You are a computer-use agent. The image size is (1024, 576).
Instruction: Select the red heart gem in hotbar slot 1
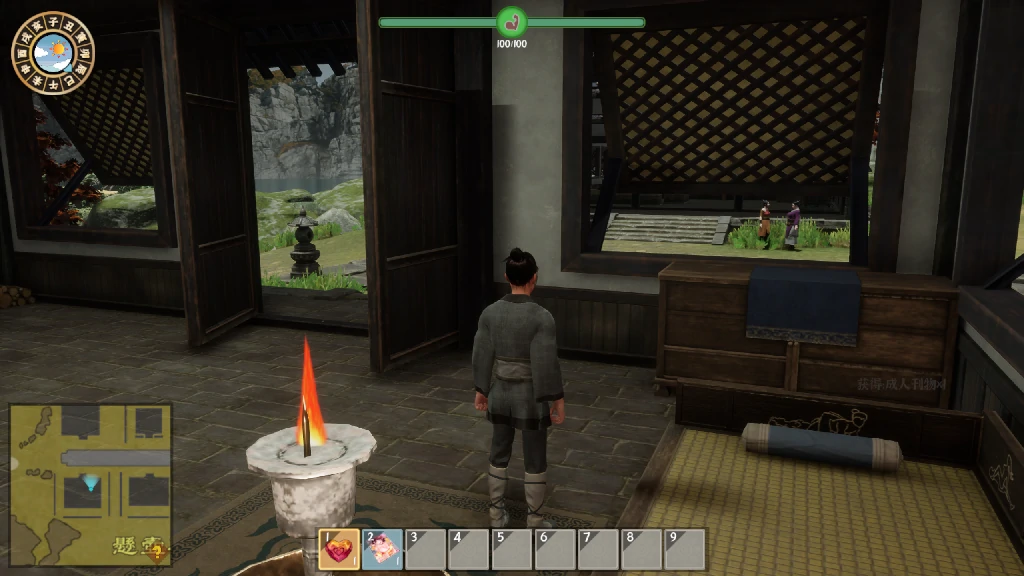(340, 549)
